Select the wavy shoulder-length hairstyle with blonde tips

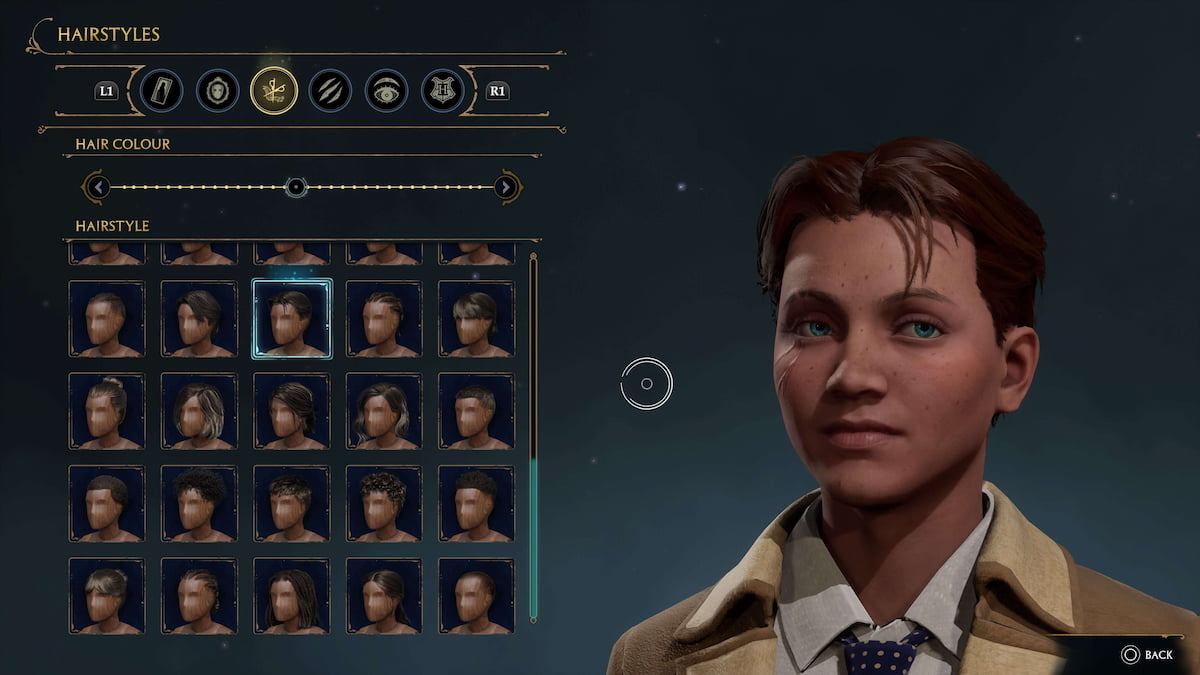click(x=383, y=411)
